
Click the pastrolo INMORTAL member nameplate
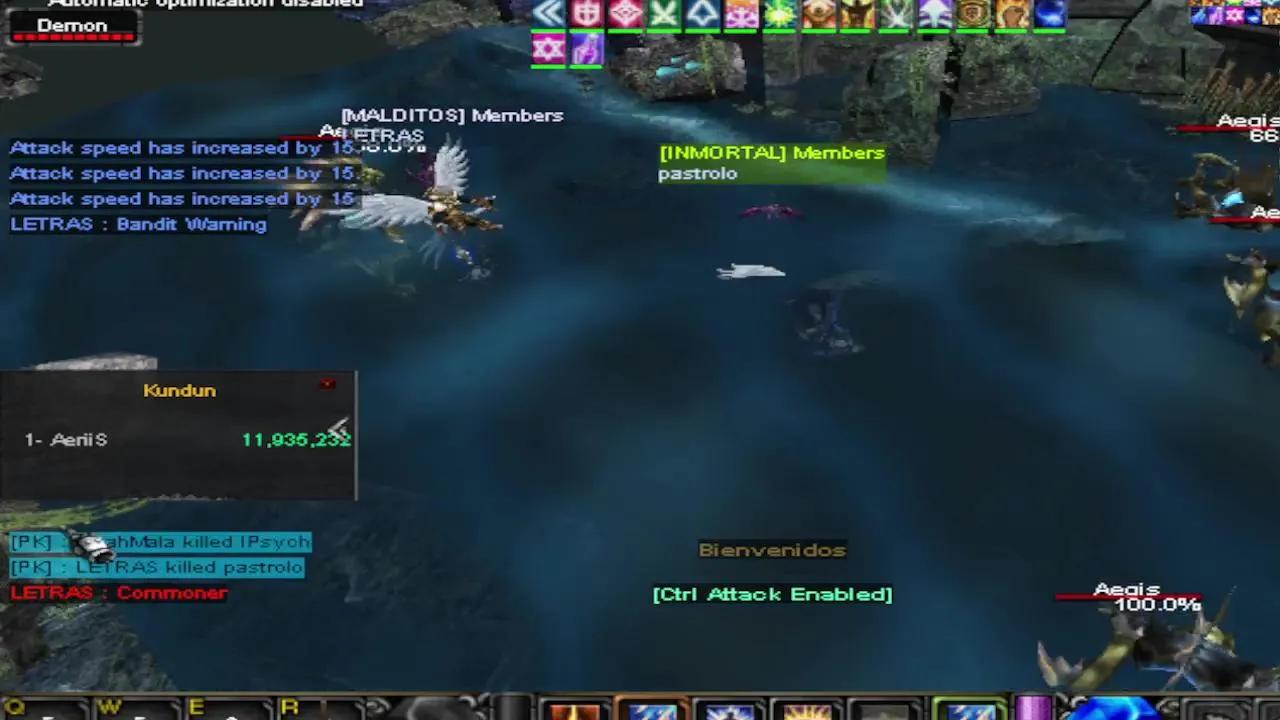coord(697,173)
